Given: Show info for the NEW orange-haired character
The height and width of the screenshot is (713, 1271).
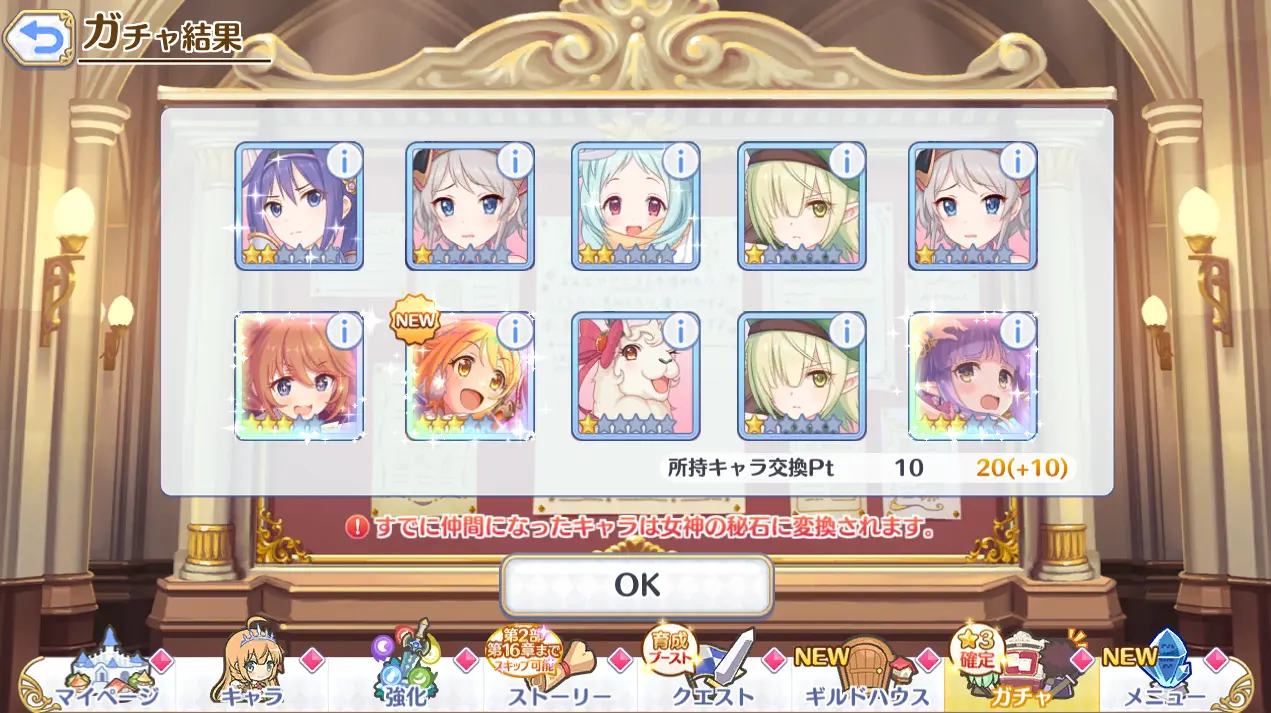Looking at the screenshot, I should coord(514,329).
